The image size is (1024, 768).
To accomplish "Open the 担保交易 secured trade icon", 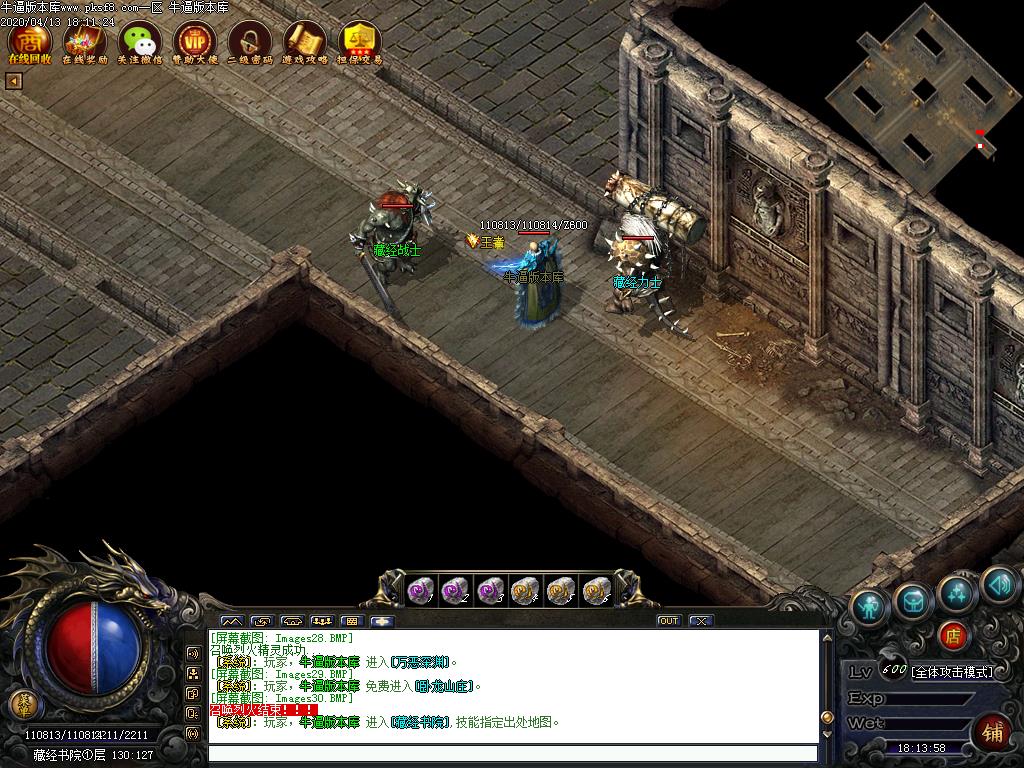I will (x=360, y=42).
